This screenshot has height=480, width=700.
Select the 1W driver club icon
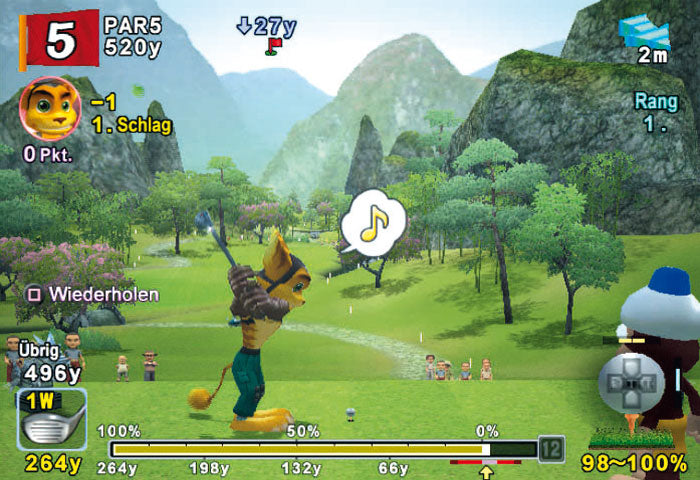coord(51,420)
